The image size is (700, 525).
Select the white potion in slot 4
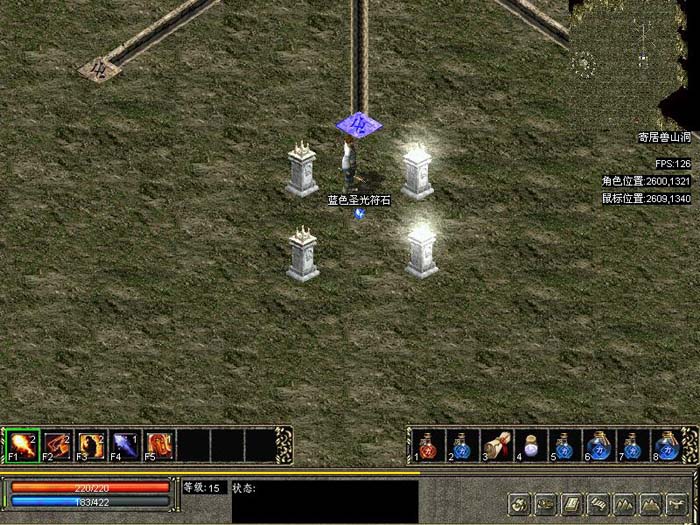pyautogui.click(x=530, y=445)
